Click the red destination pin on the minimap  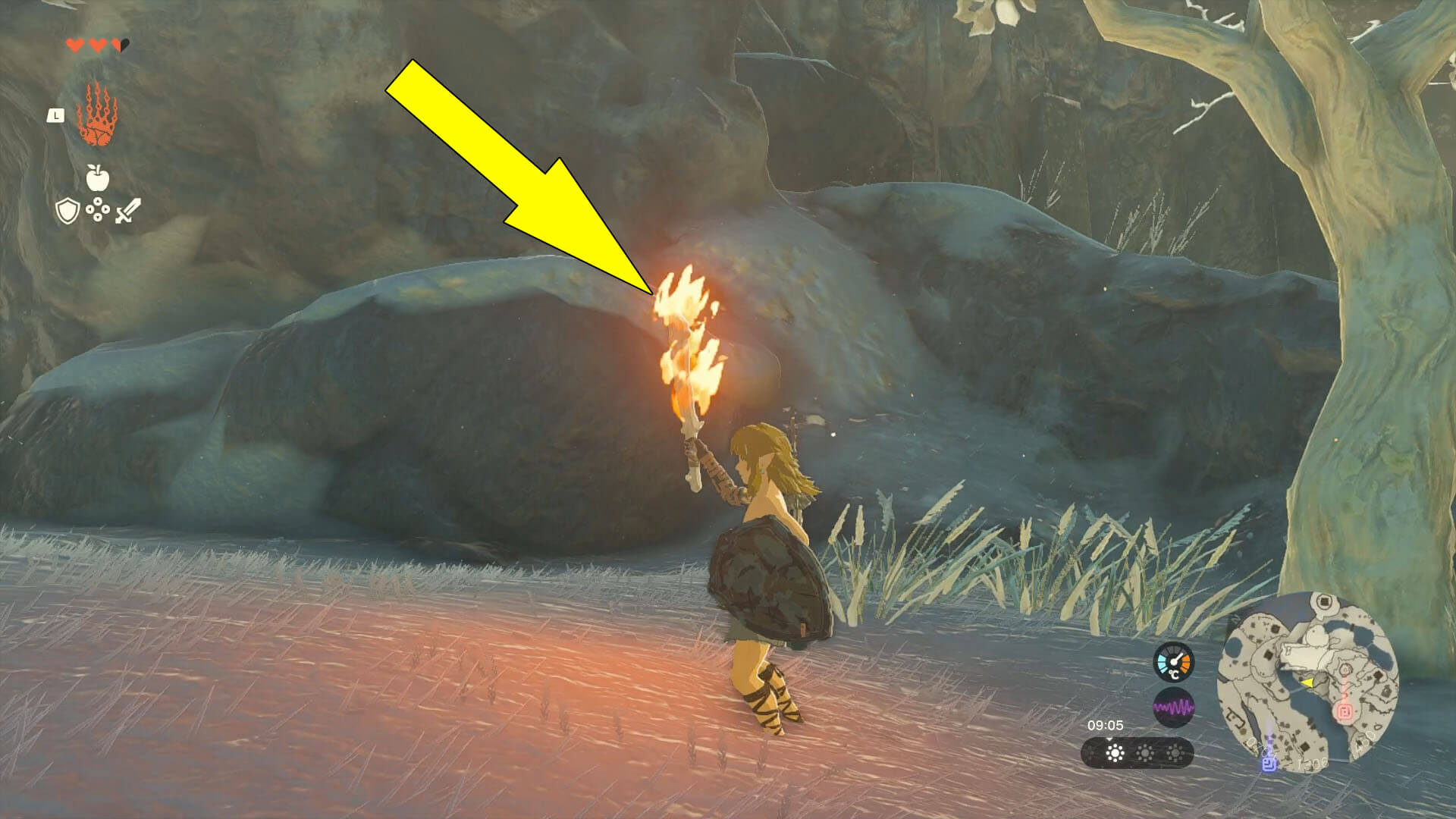point(1345,712)
